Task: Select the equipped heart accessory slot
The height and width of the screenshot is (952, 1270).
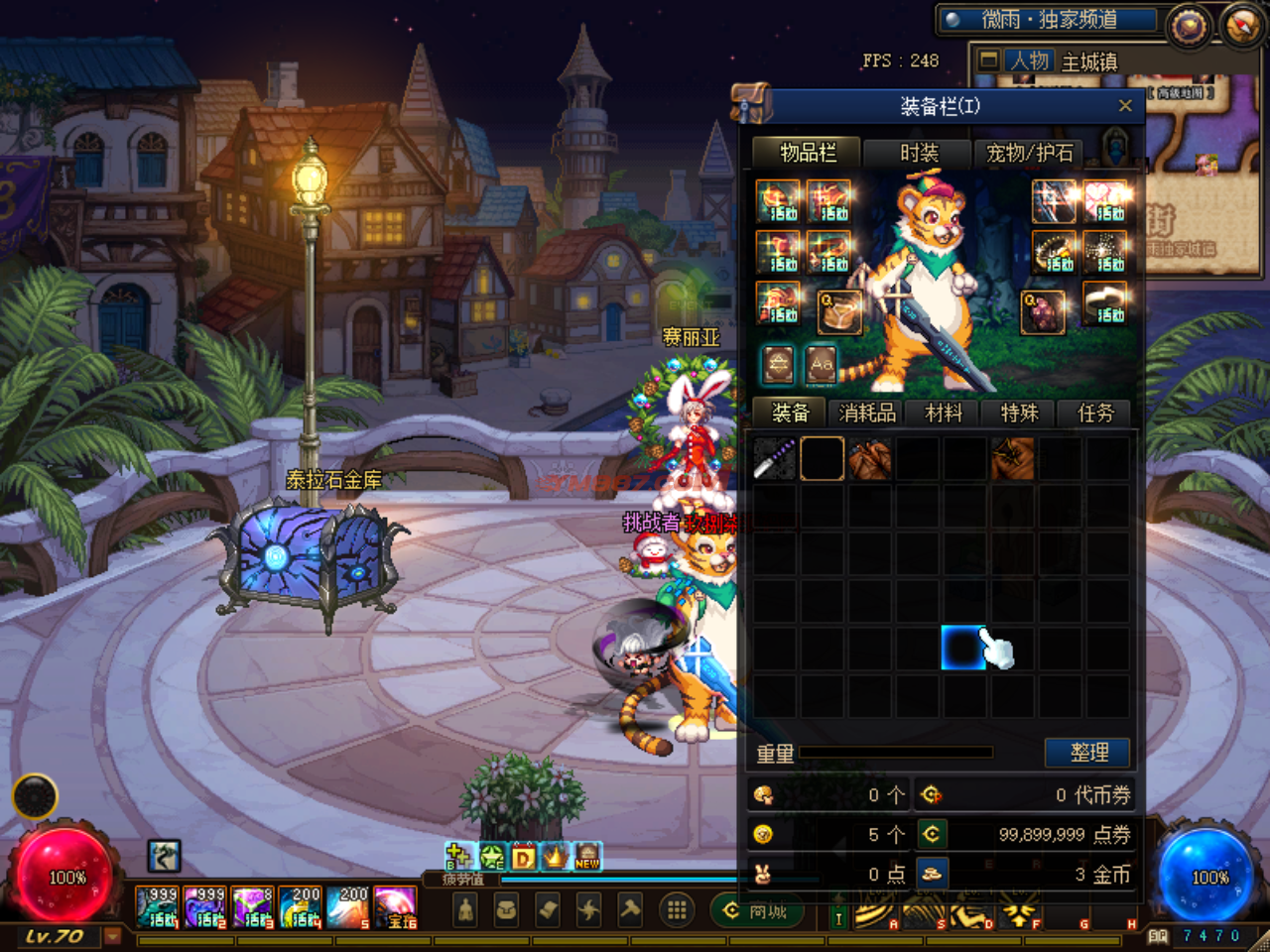Action: pos(1105,201)
